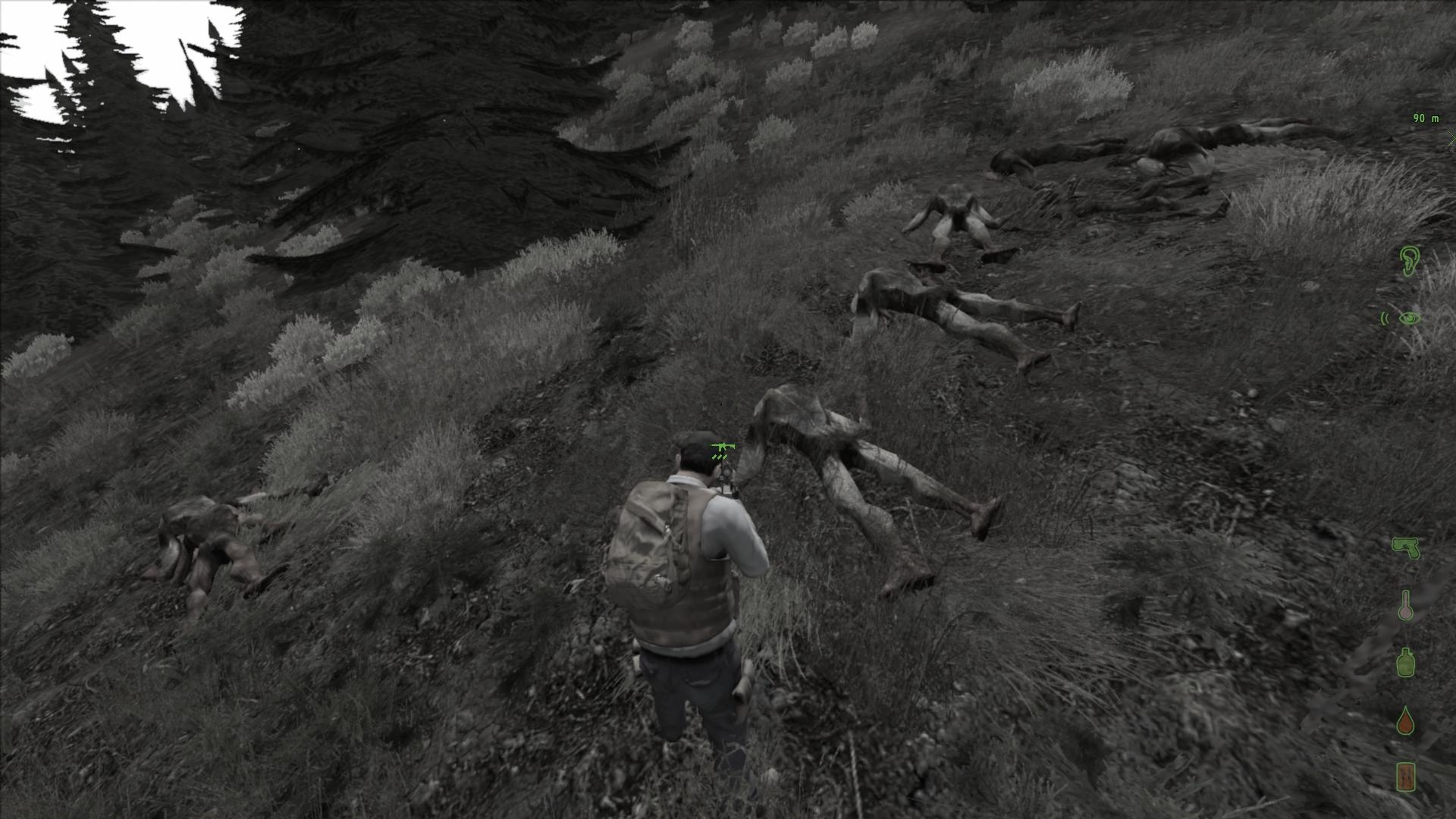Click the blood drop icon
The image size is (1456, 819).
(1406, 720)
